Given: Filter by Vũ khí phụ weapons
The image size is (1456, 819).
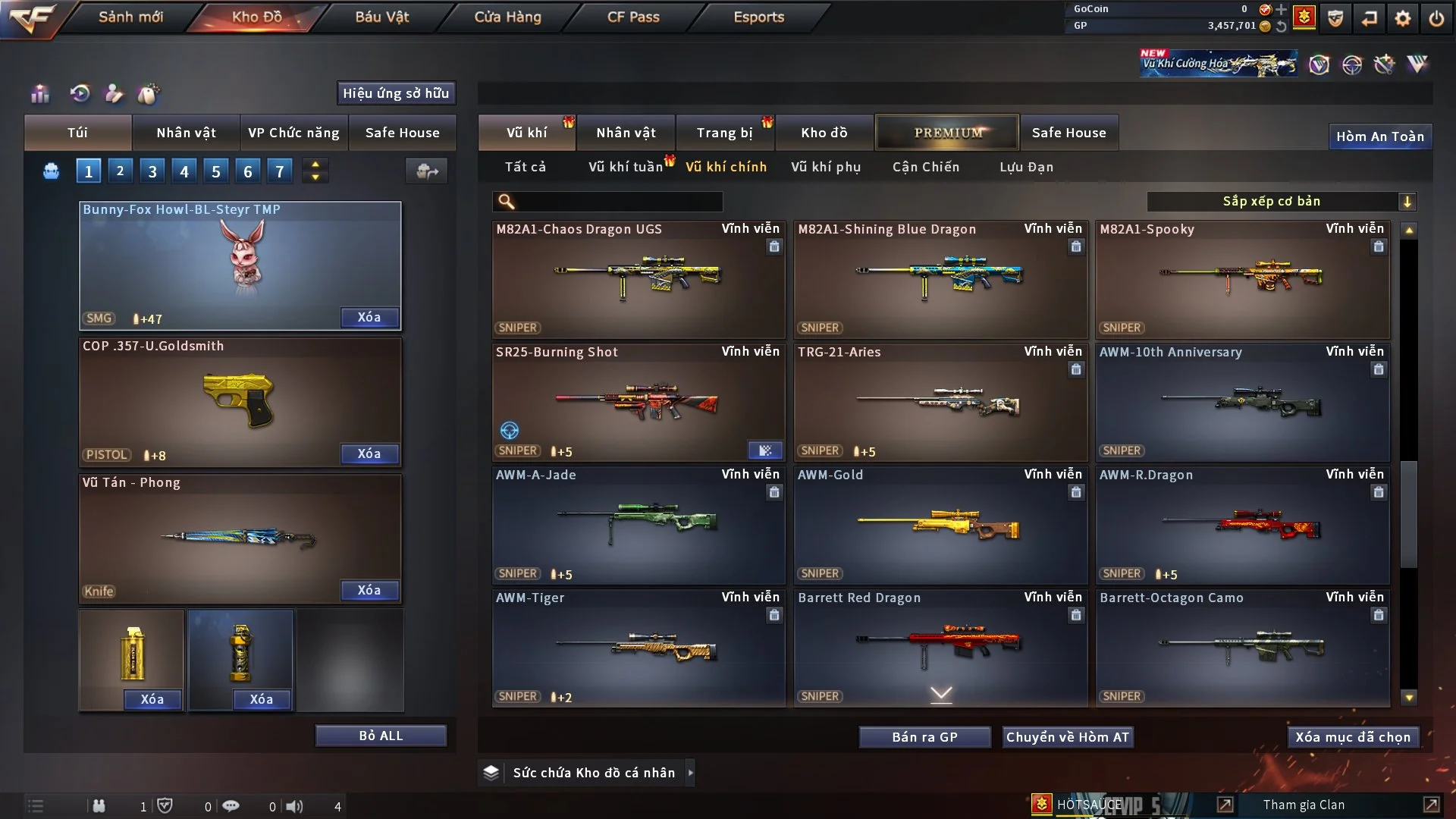Looking at the screenshot, I should [826, 167].
